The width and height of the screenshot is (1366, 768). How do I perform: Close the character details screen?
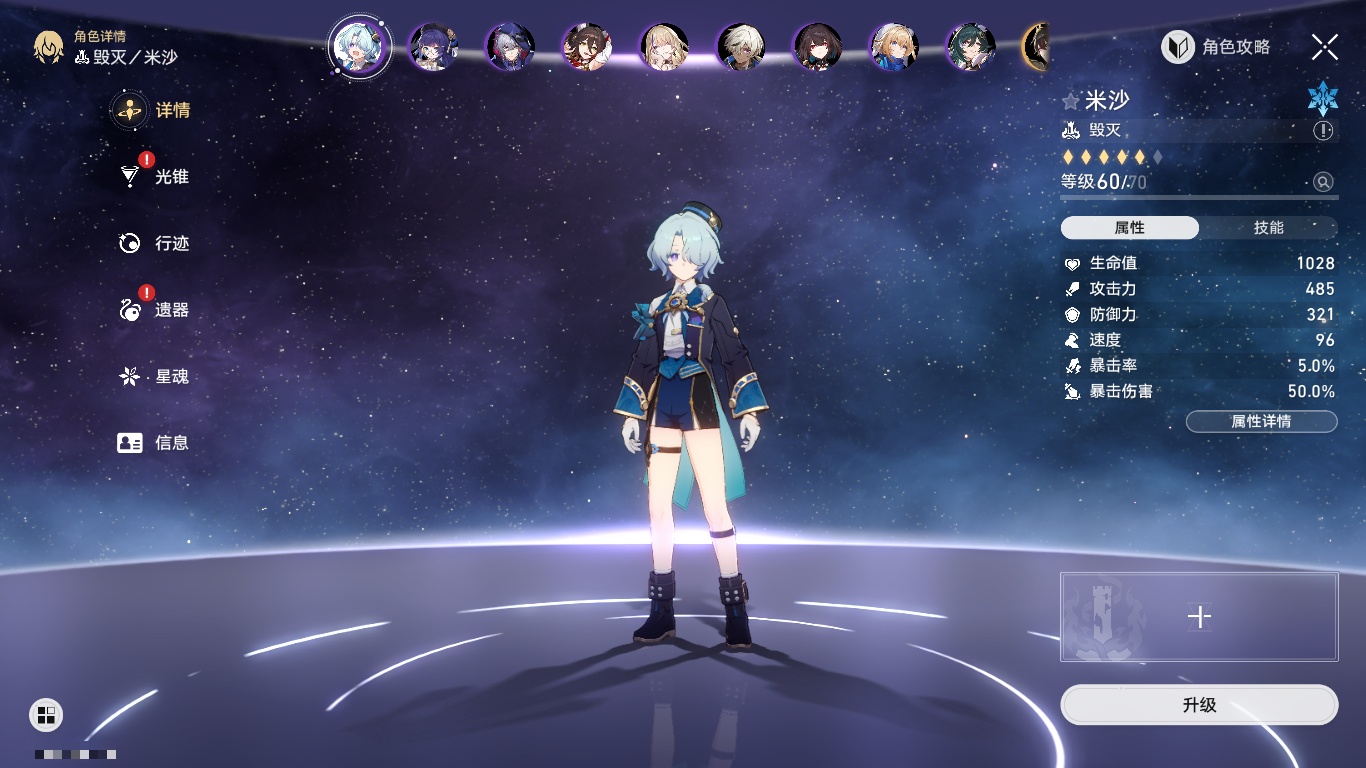(1325, 47)
